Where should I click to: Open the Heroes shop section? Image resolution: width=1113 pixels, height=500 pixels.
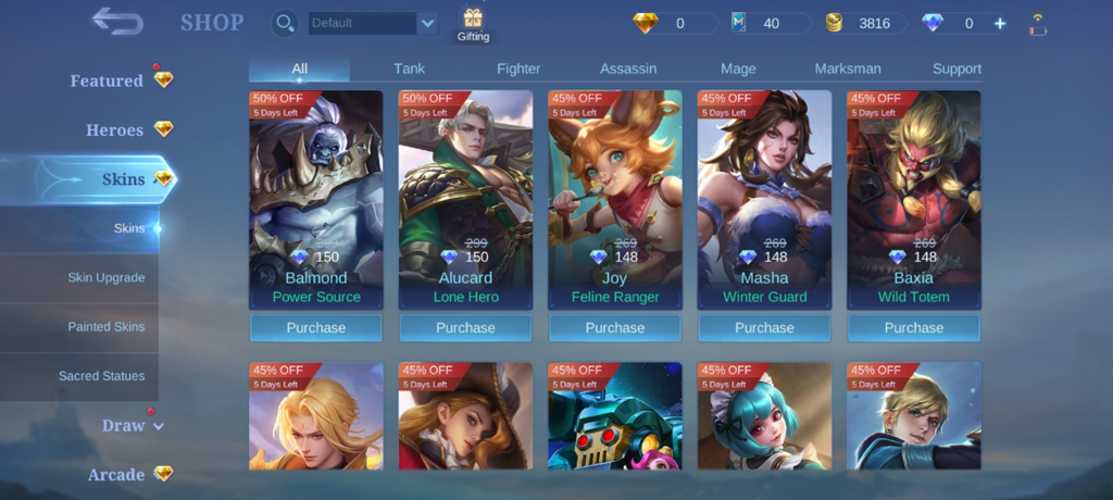[x=115, y=130]
